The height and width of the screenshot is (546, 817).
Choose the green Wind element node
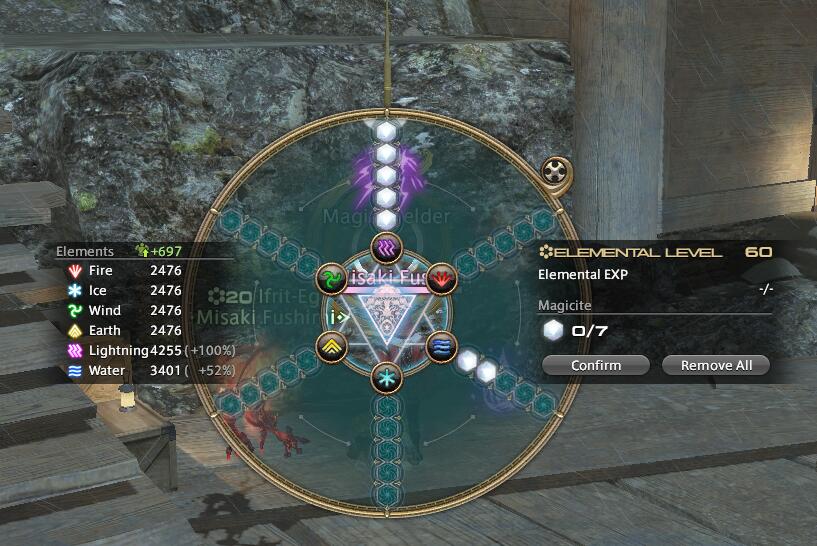click(x=331, y=277)
